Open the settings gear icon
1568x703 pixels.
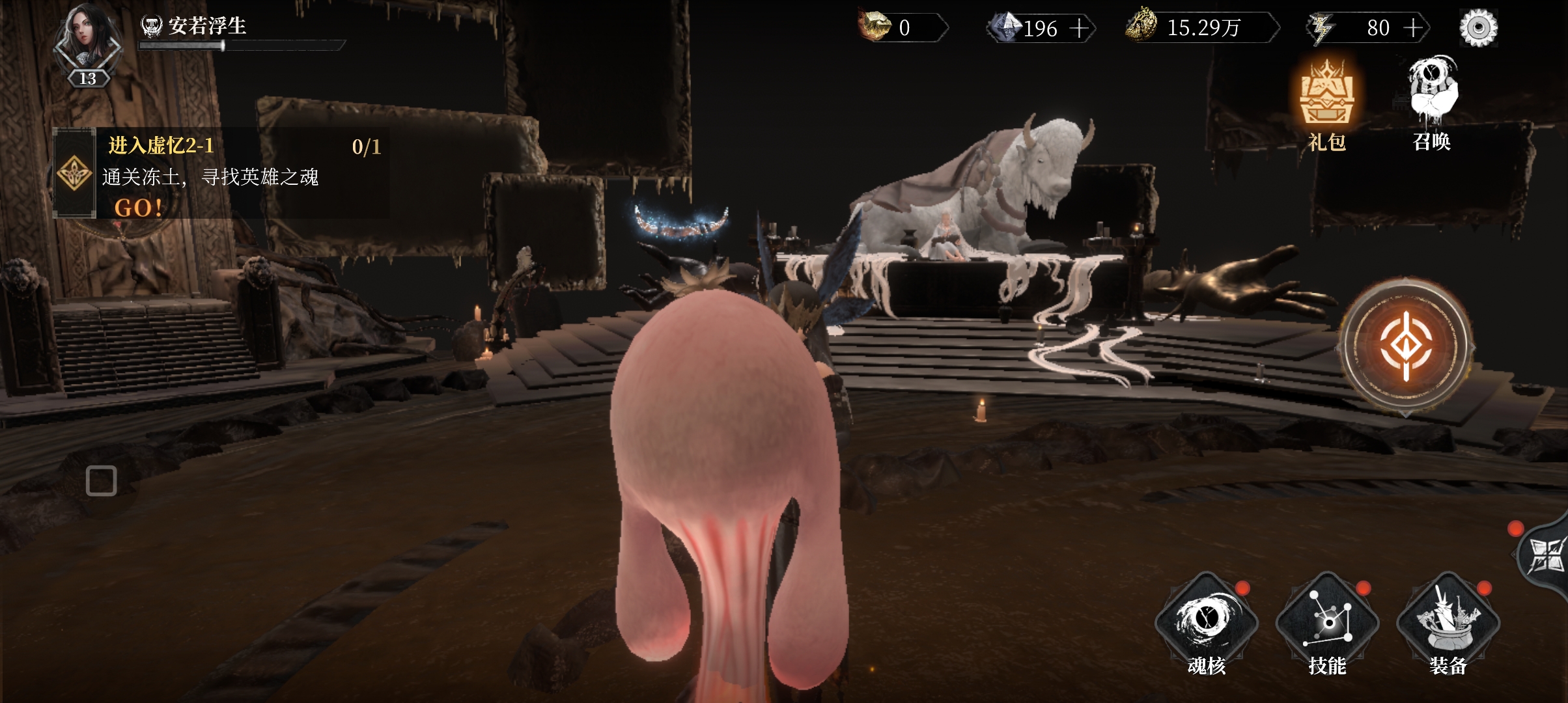click(x=1478, y=28)
